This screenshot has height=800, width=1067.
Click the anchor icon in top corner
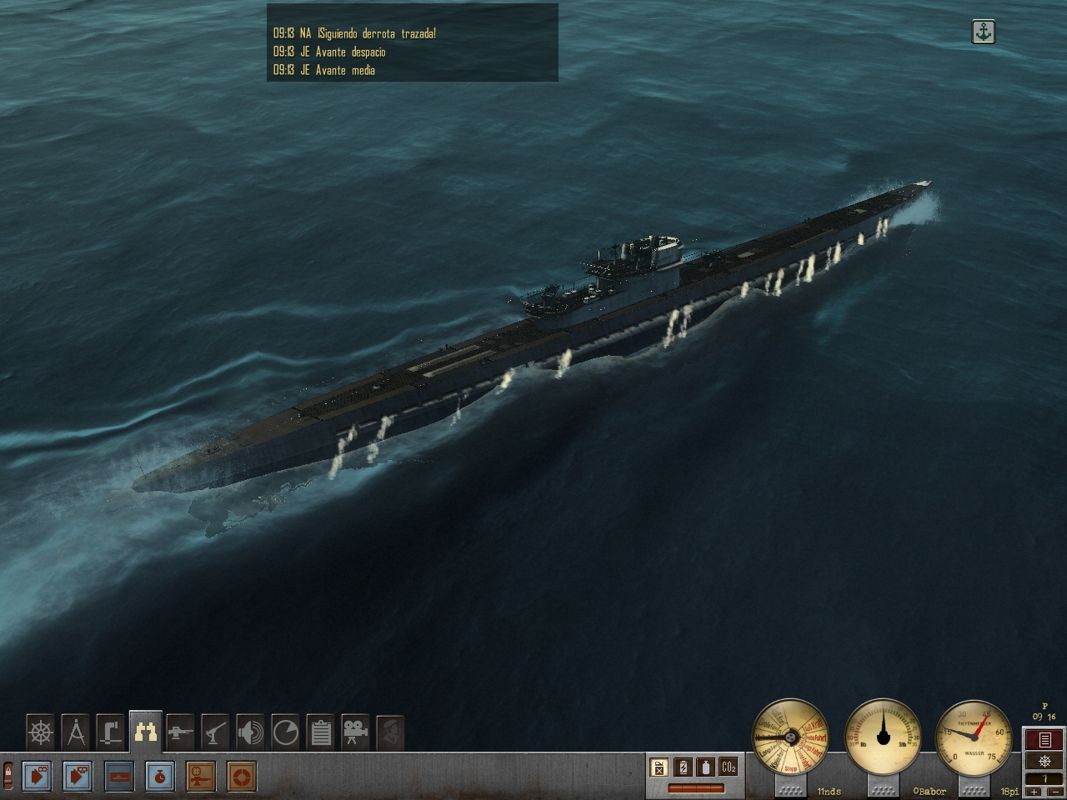pos(984,32)
